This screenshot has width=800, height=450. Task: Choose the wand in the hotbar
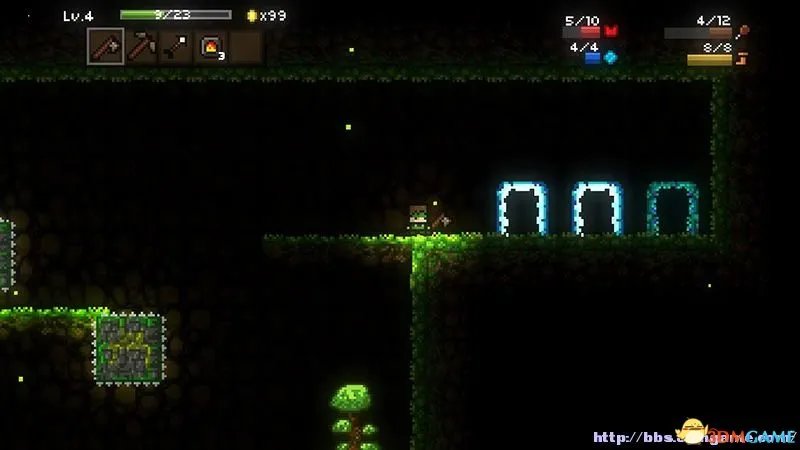point(176,46)
